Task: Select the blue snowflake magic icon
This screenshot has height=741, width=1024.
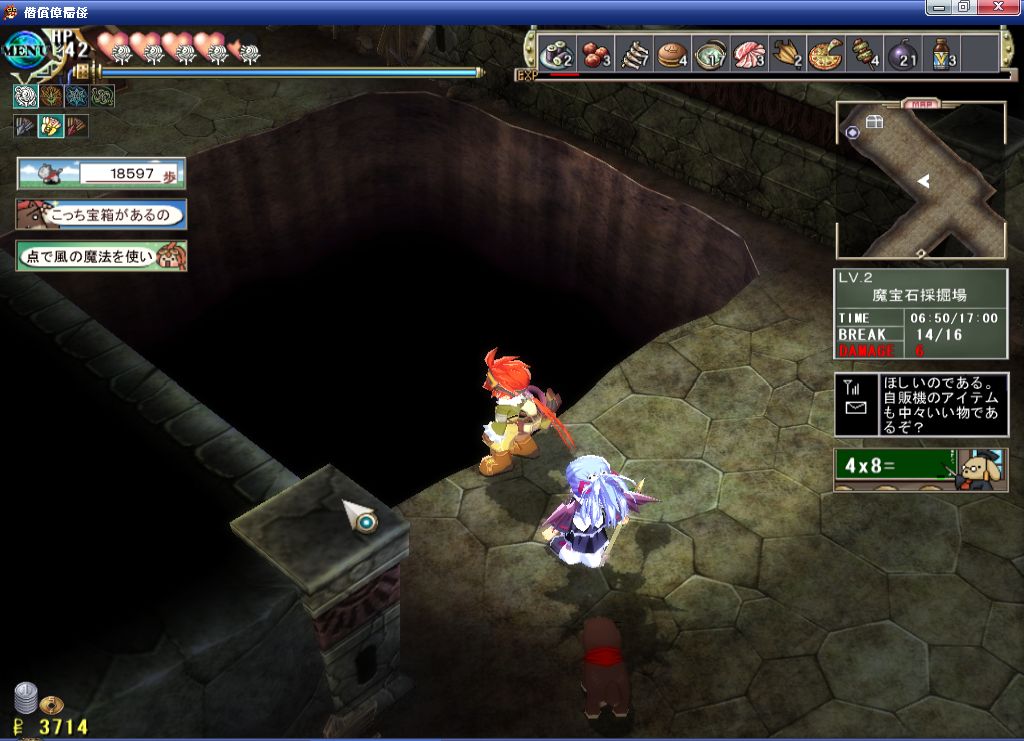Action: [76, 96]
